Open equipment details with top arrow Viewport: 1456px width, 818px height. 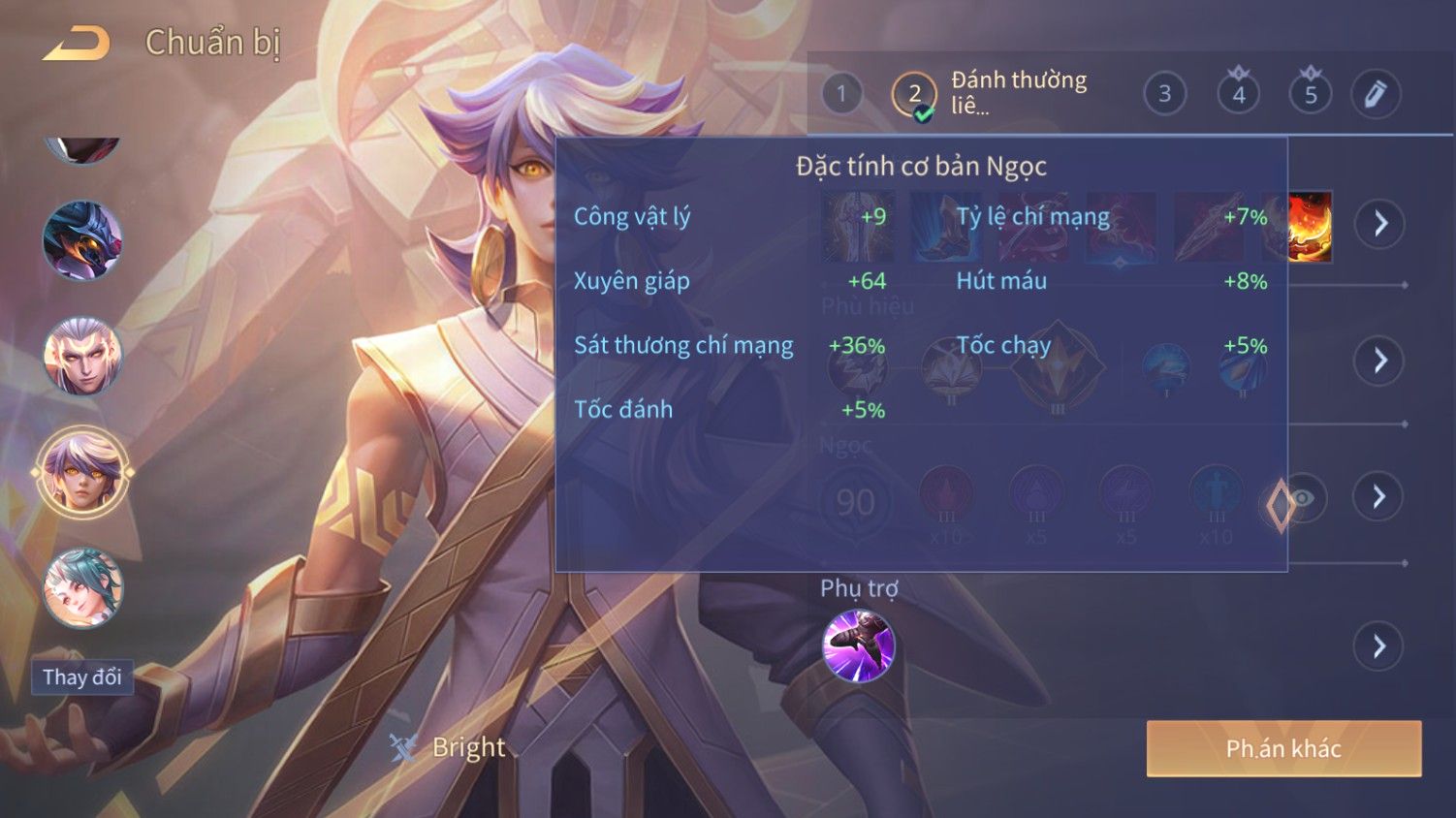1380,224
